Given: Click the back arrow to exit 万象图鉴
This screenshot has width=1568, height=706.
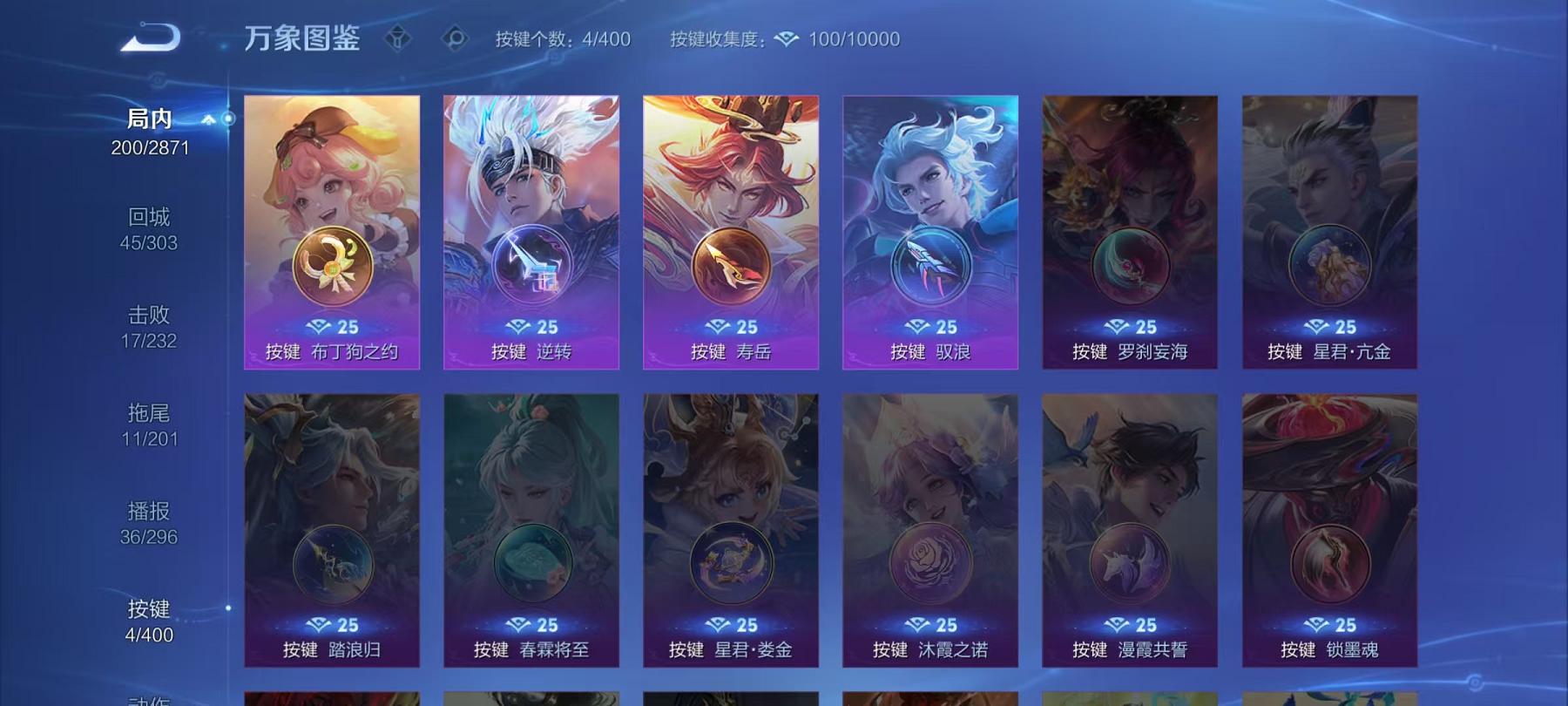Looking at the screenshot, I should pyautogui.click(x=152, y=37).
